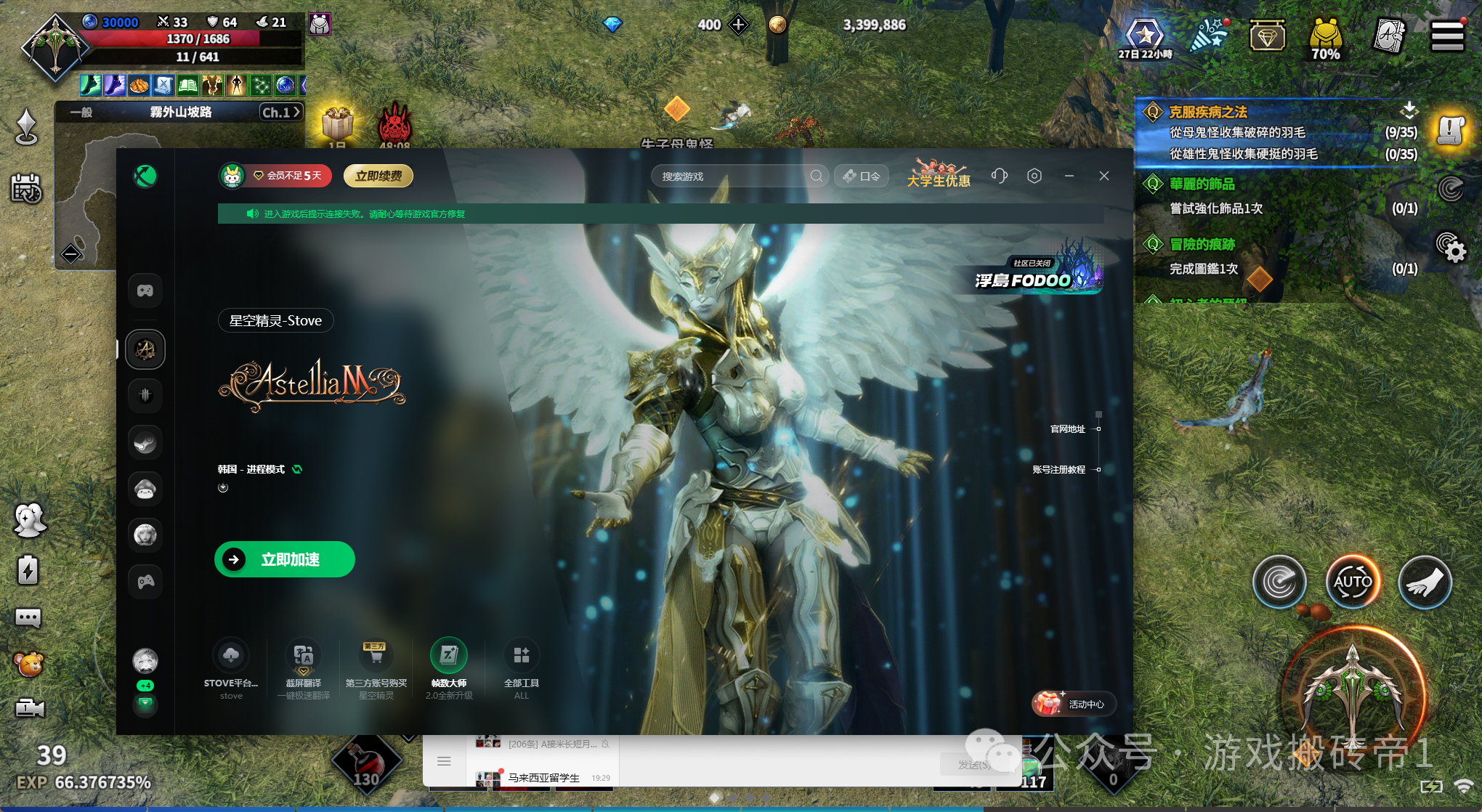Open the Ch.1 channel selector
Image resolution: width=1482 pixels, height=812 pixels.
click(x=280, y=112)
